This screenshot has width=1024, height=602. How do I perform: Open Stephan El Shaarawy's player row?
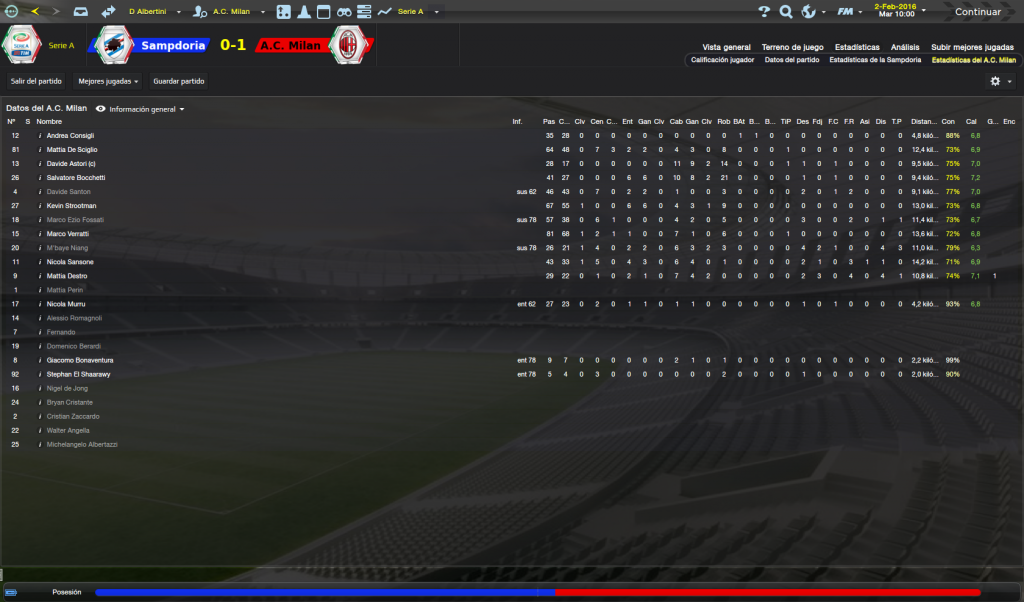79,374
